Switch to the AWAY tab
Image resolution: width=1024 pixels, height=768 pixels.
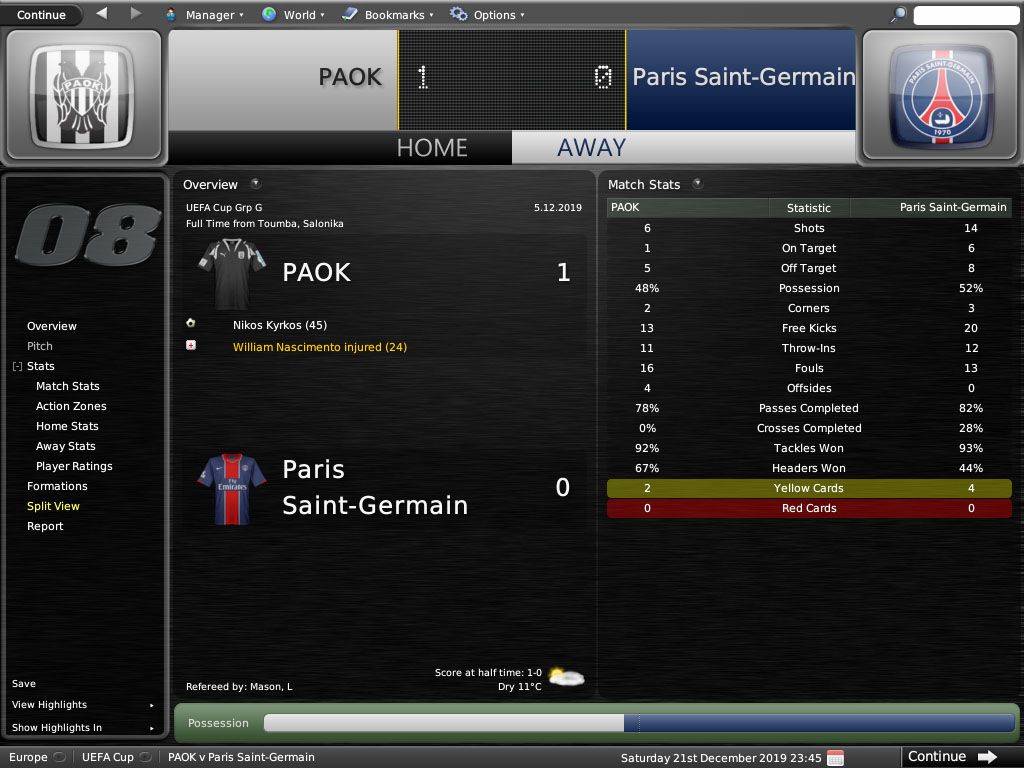(591, 147)
